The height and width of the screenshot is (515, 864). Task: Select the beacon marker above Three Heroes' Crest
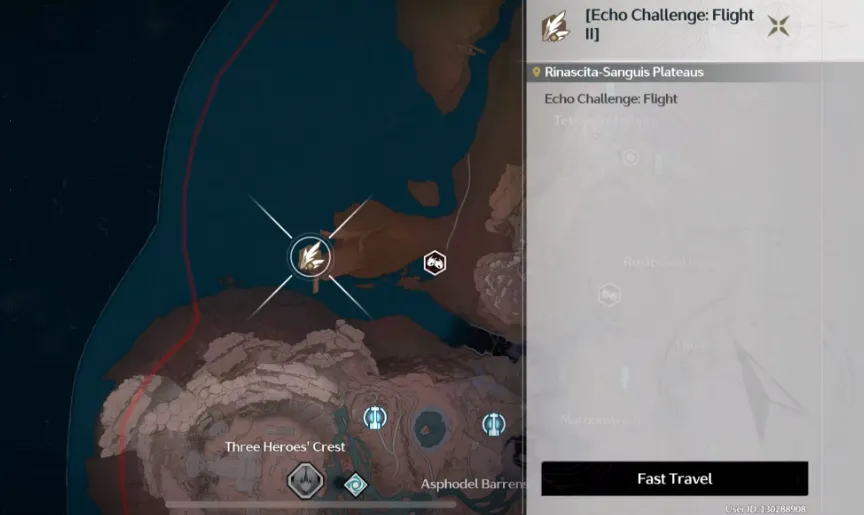click(x=375, y=417)
